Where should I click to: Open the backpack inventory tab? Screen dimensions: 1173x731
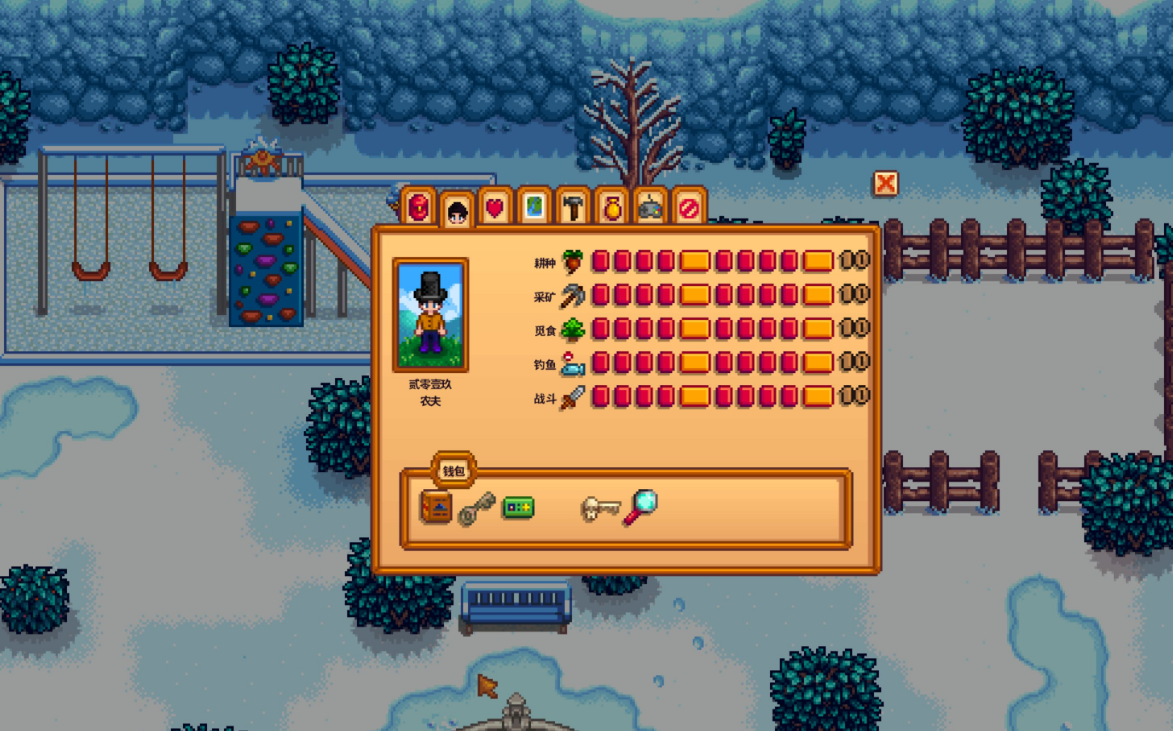pyautogui.click(x=419, y=207)
